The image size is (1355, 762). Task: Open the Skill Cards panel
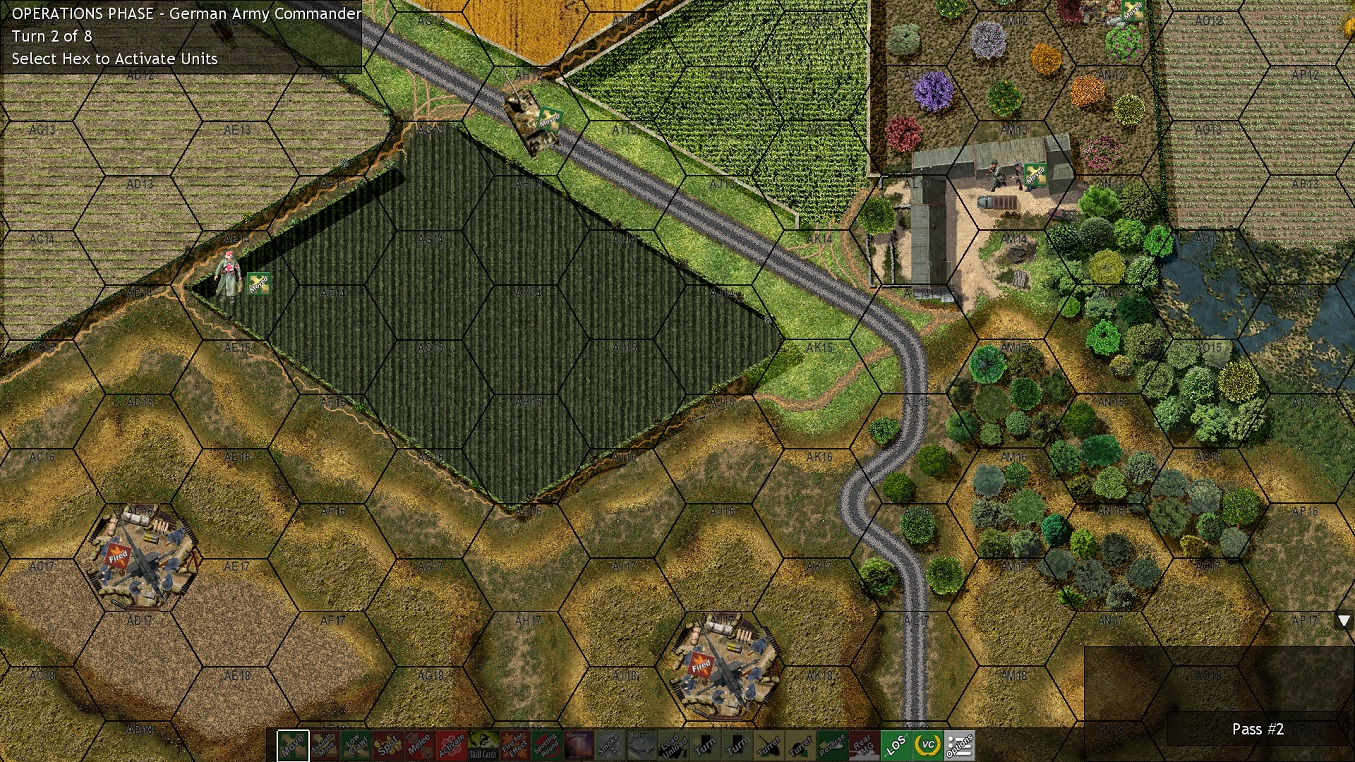(x=481, y=745)
